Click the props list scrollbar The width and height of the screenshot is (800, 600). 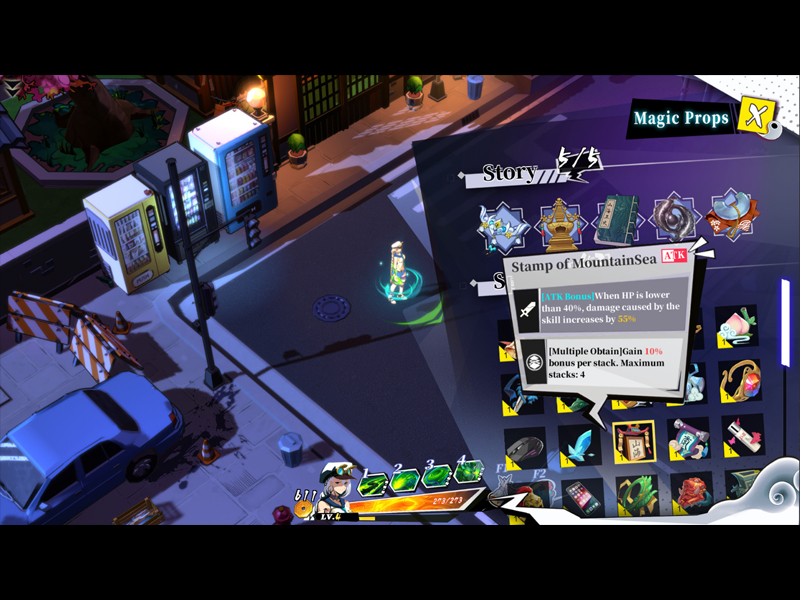785,323
